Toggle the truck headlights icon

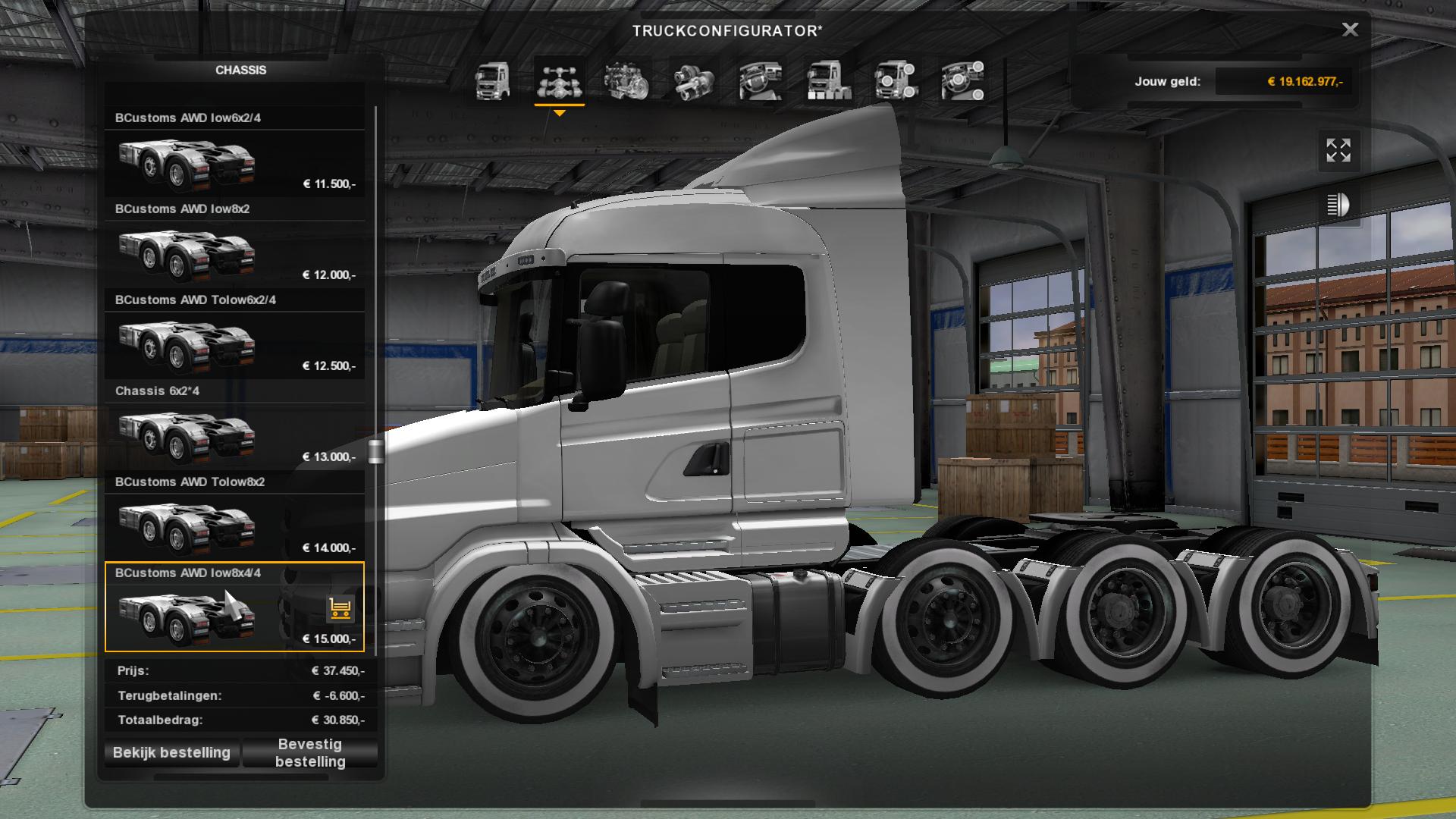pos(1338,205)
